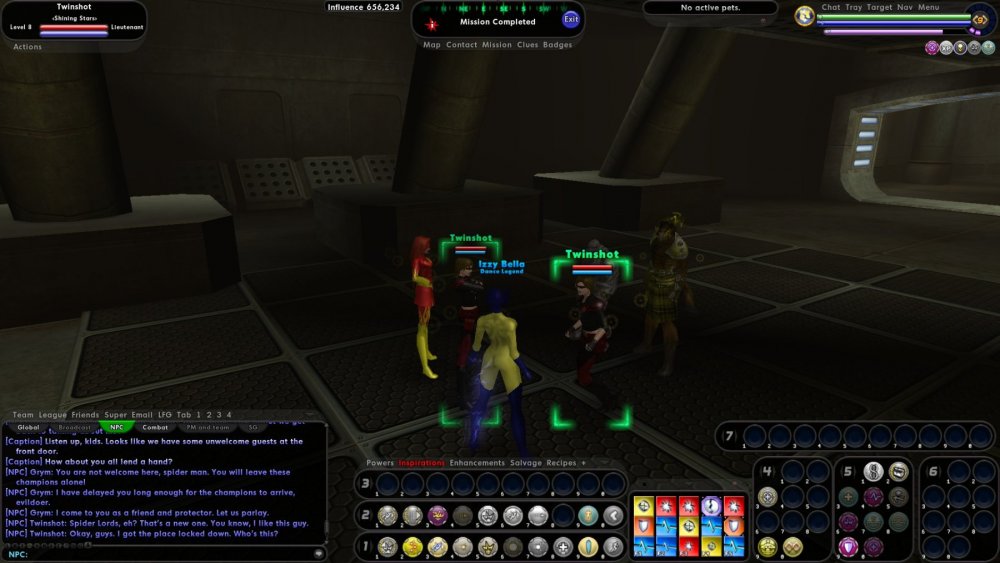
Task: Toggle the Nav window
Action: [x=905, y=7]
